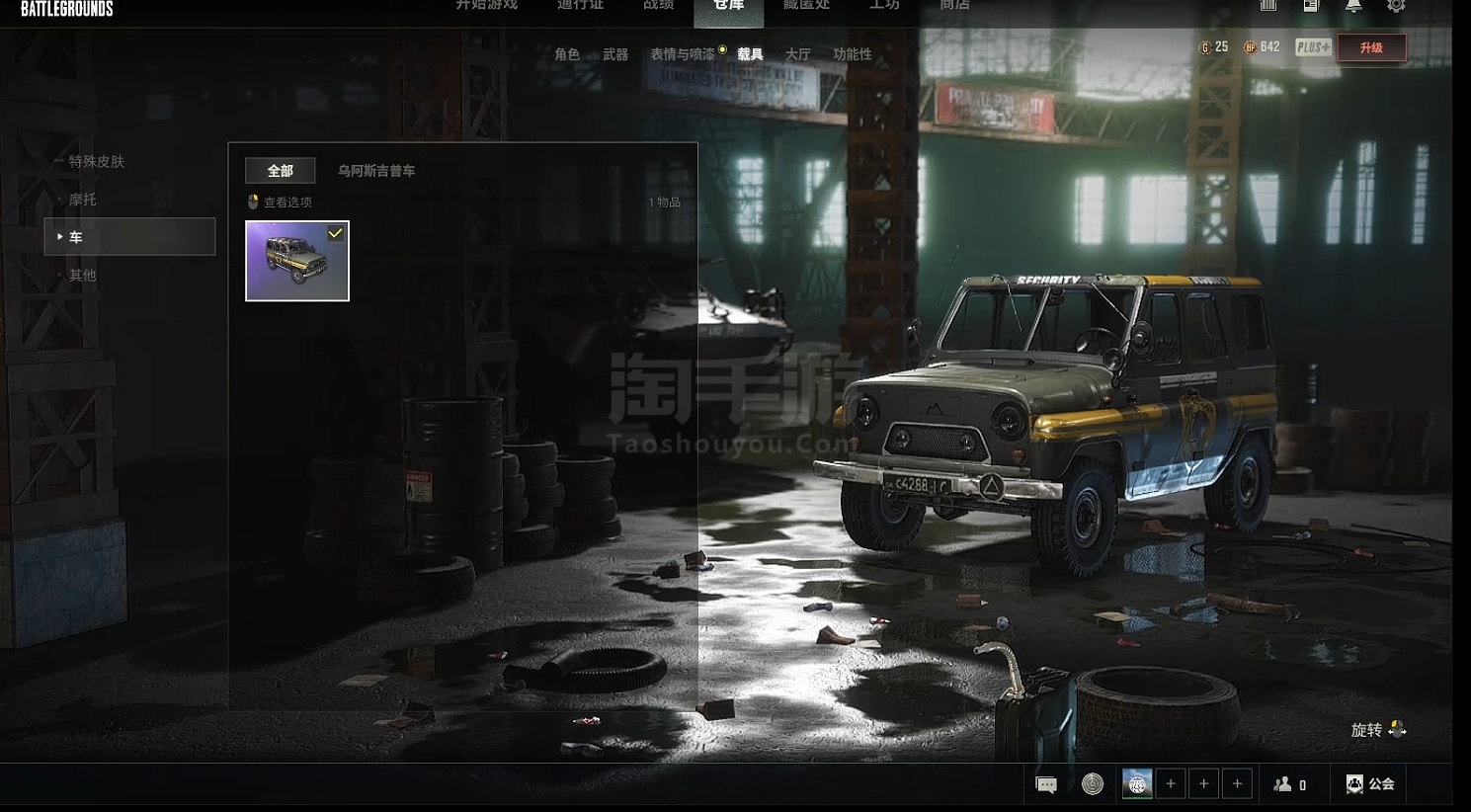1471x812 pixels.
Task: Open the 开始游戏 top menu
Action: pos(486,6)
